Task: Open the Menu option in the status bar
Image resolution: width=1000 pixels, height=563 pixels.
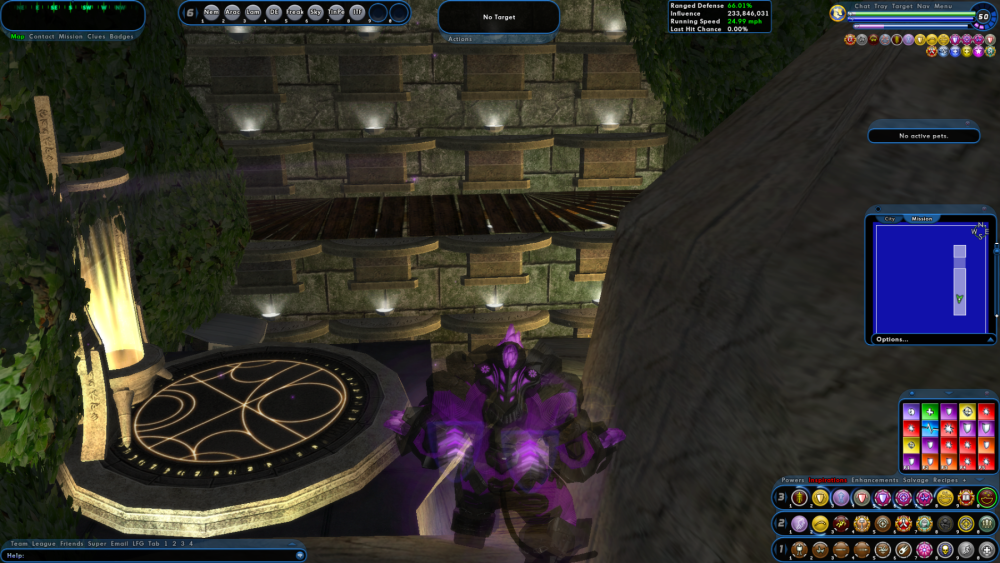Action: tap(944, 6)
